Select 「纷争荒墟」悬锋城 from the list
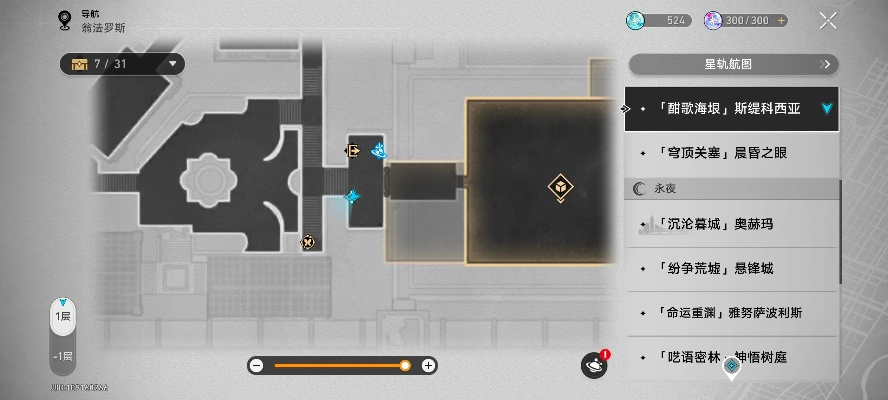Image resolution: width=888 pixels, height=400 pixels. pyautogui.click(x=731, y=268)
